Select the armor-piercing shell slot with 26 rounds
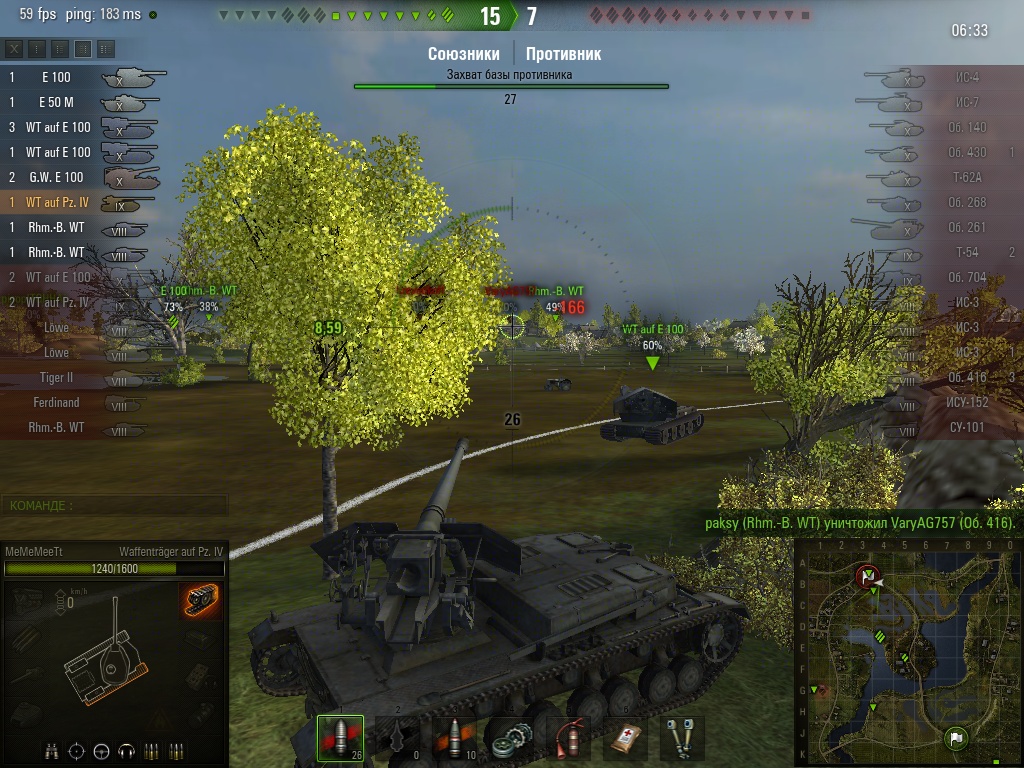Image resolution: width=1024 pixels, height=768 pixels. click(340, 738)
